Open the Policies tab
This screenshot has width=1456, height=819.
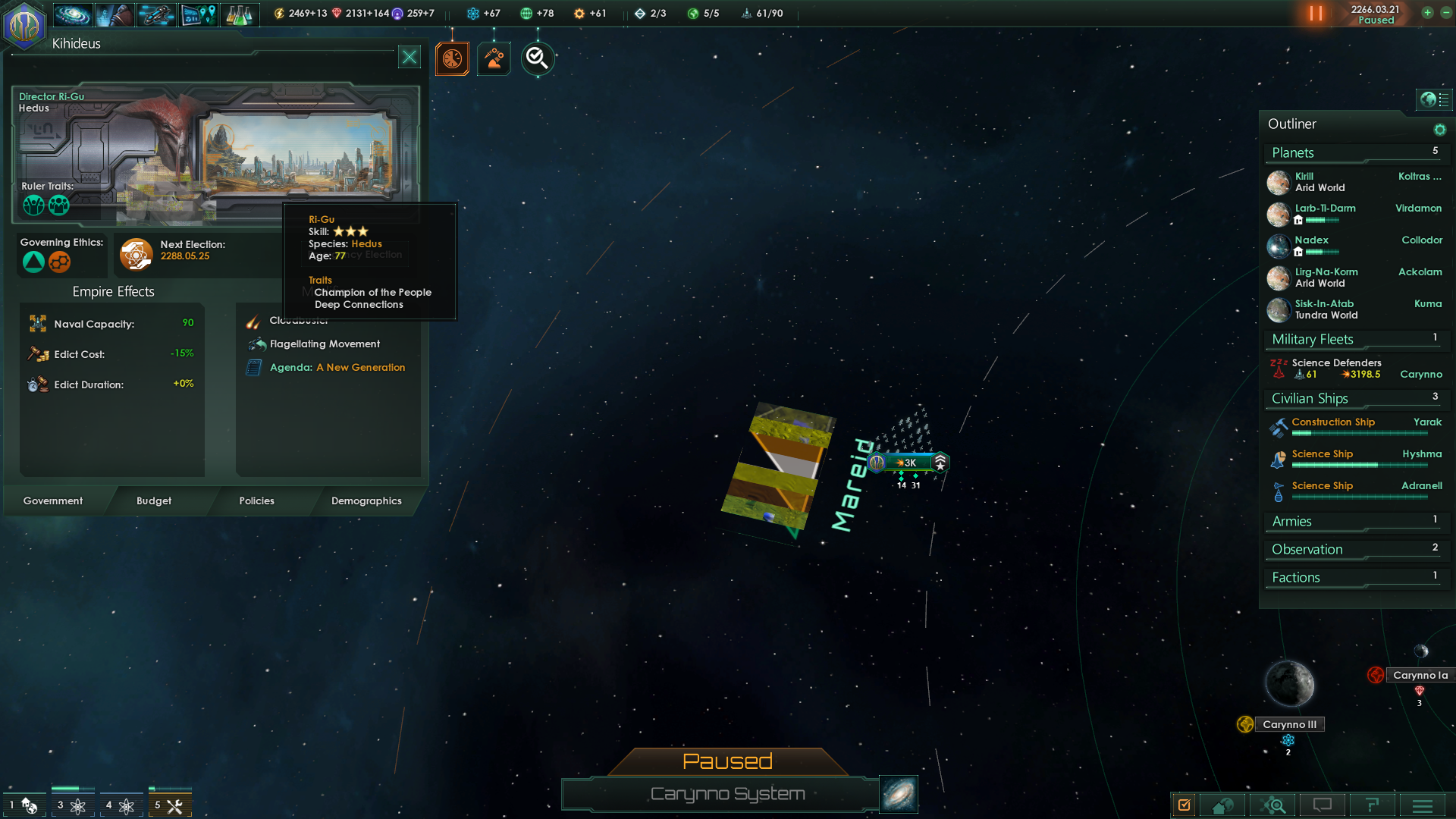(256, 500)
